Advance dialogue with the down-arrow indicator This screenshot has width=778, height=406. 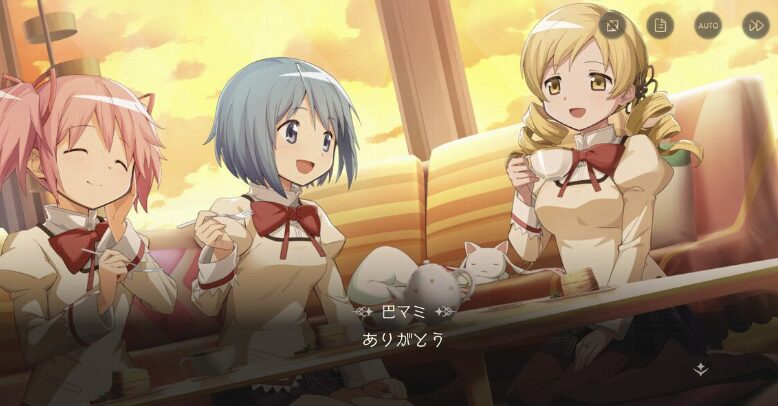pyautogui.click(x=701, y=369)
